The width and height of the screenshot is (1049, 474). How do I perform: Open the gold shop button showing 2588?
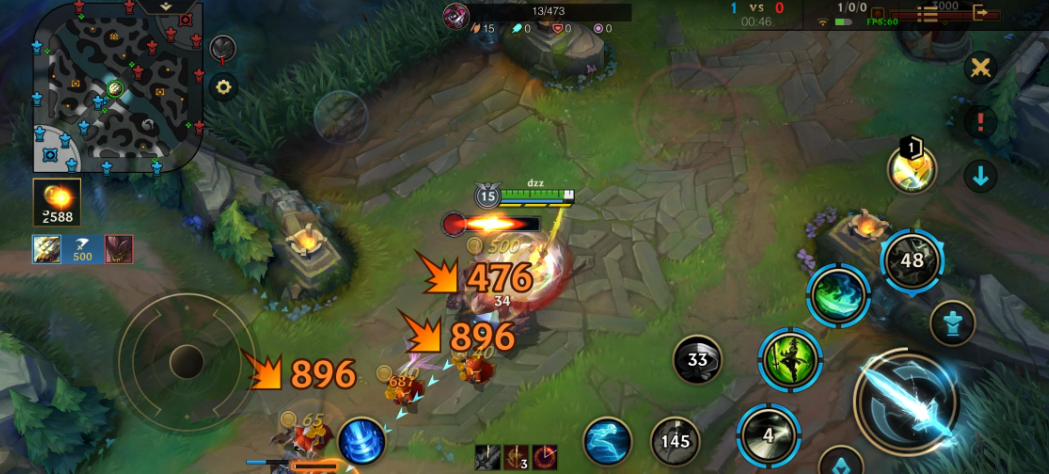pyautogui.click(x=57, y=202)
